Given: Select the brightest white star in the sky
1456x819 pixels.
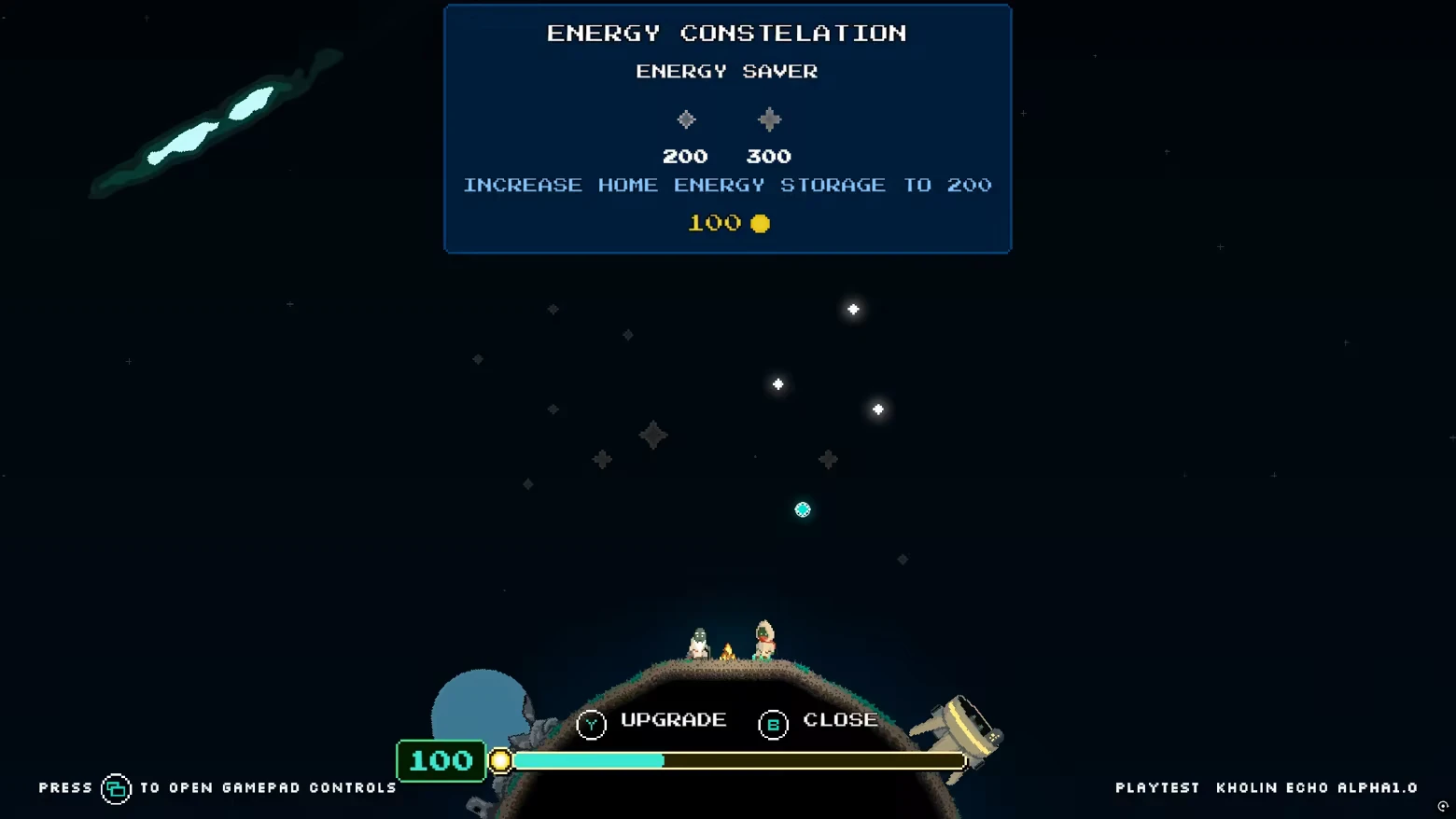Looking at the screenshot, I should click(852, 309).
